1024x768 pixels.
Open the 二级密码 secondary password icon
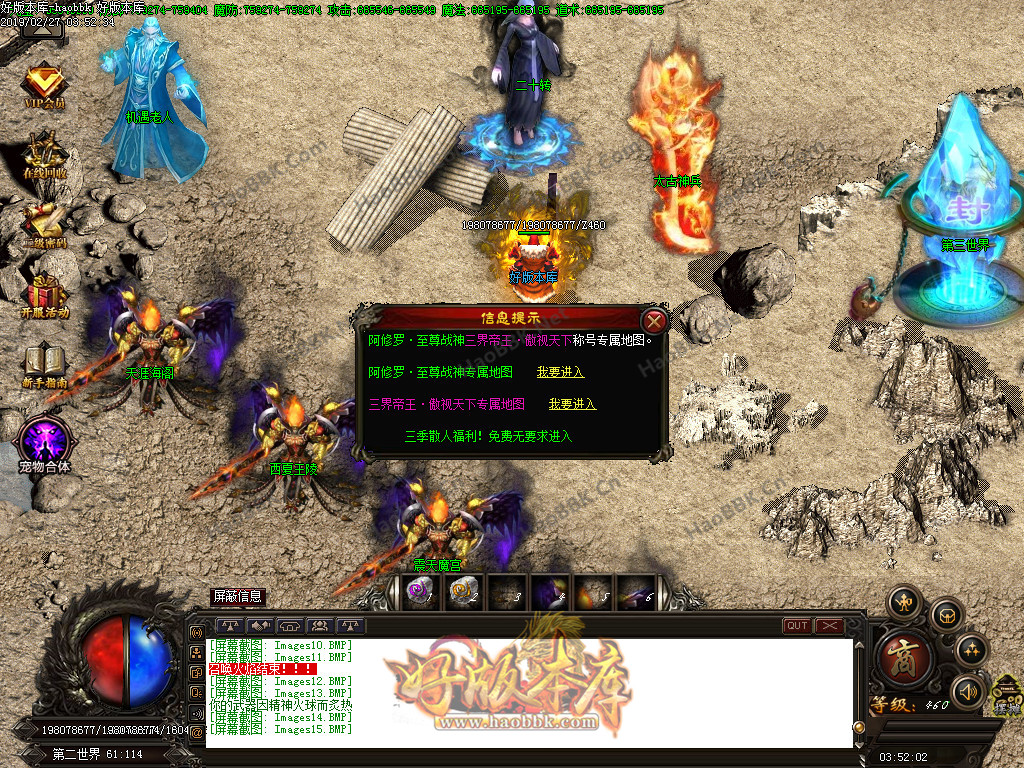click(x=44, y=225)
